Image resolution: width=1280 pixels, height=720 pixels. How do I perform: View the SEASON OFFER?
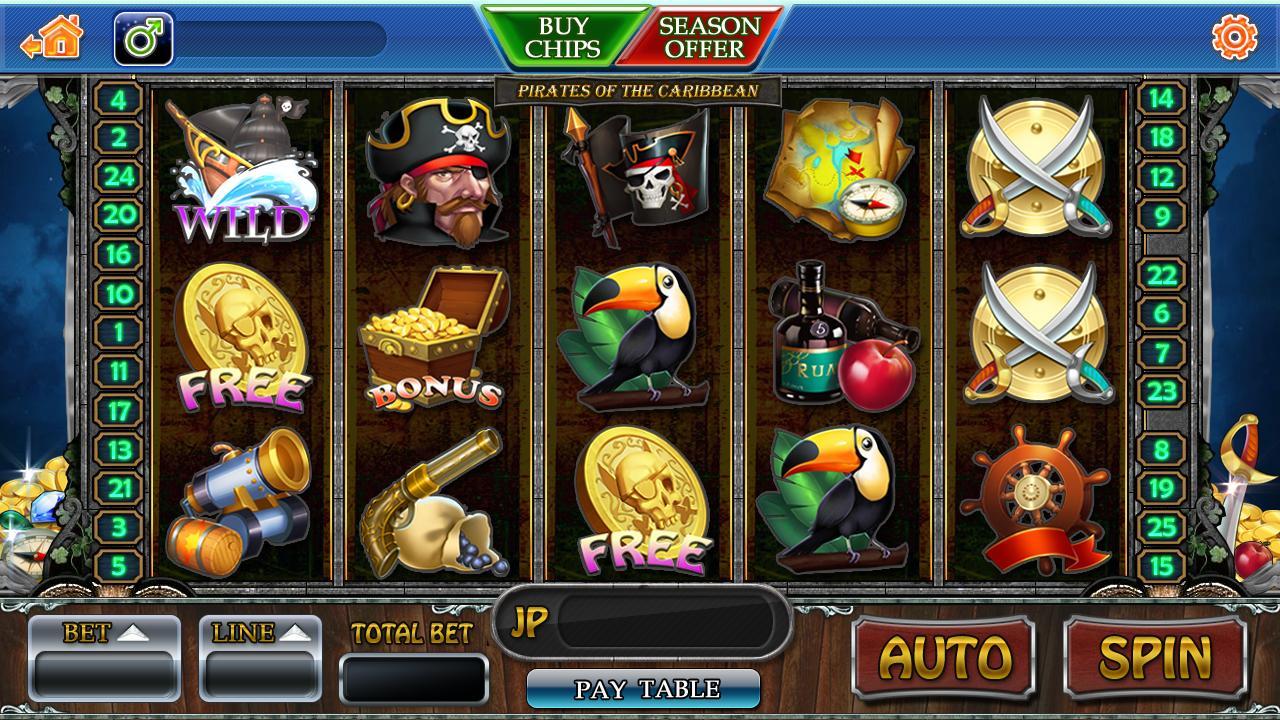coord(710,37)
